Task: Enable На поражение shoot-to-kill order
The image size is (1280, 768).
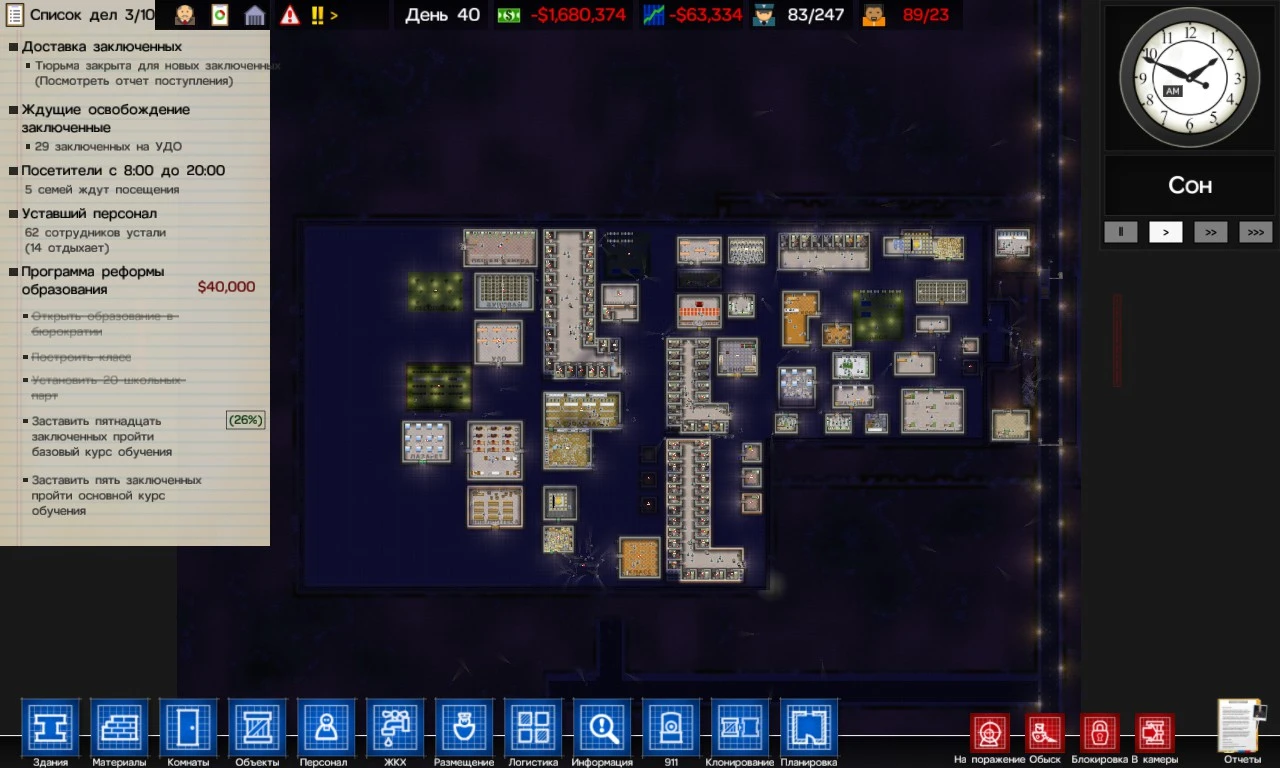Action: [x=989, y=730]
